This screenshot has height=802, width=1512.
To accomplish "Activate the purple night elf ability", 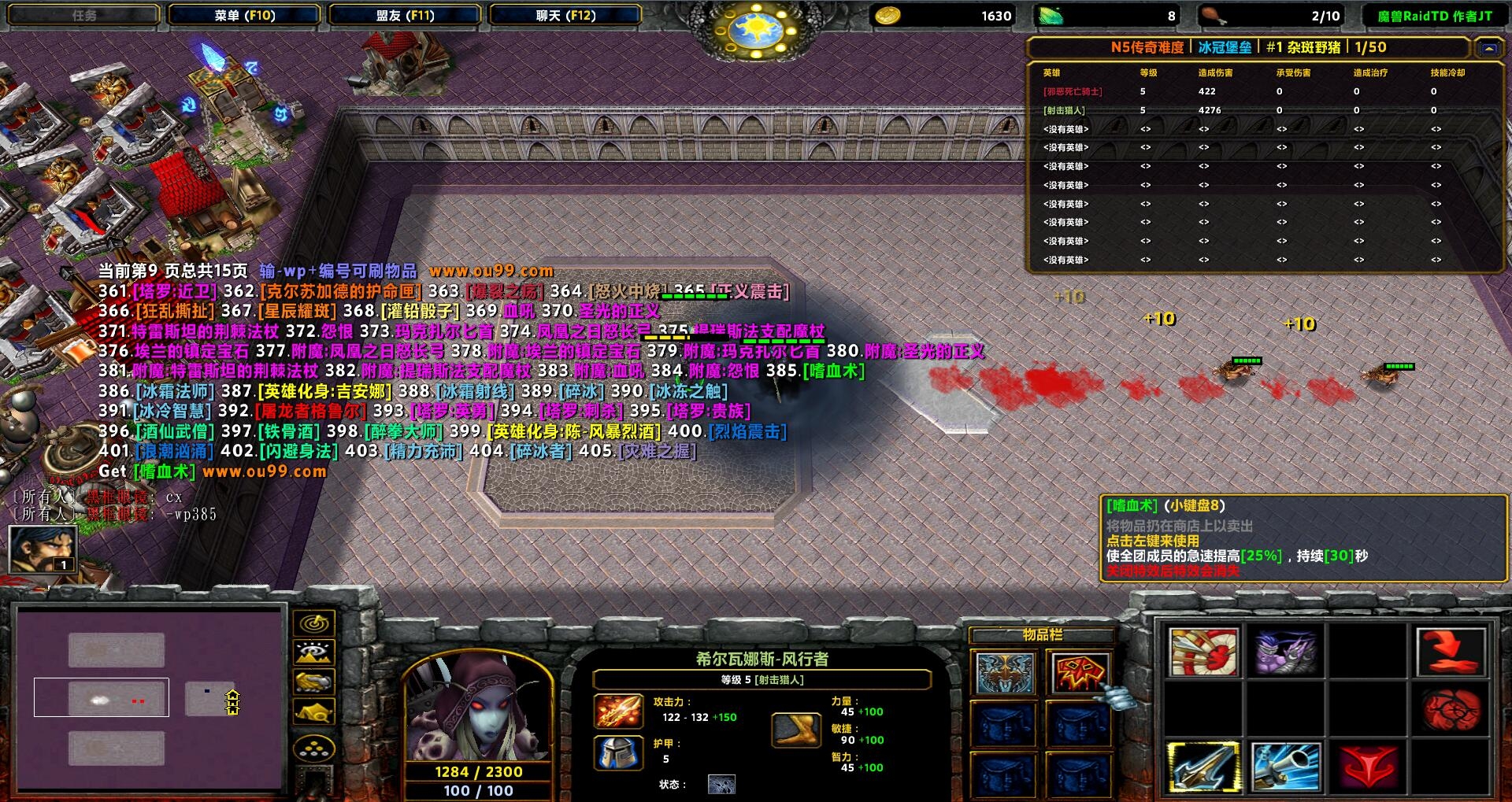I will tap(1286, 652).
